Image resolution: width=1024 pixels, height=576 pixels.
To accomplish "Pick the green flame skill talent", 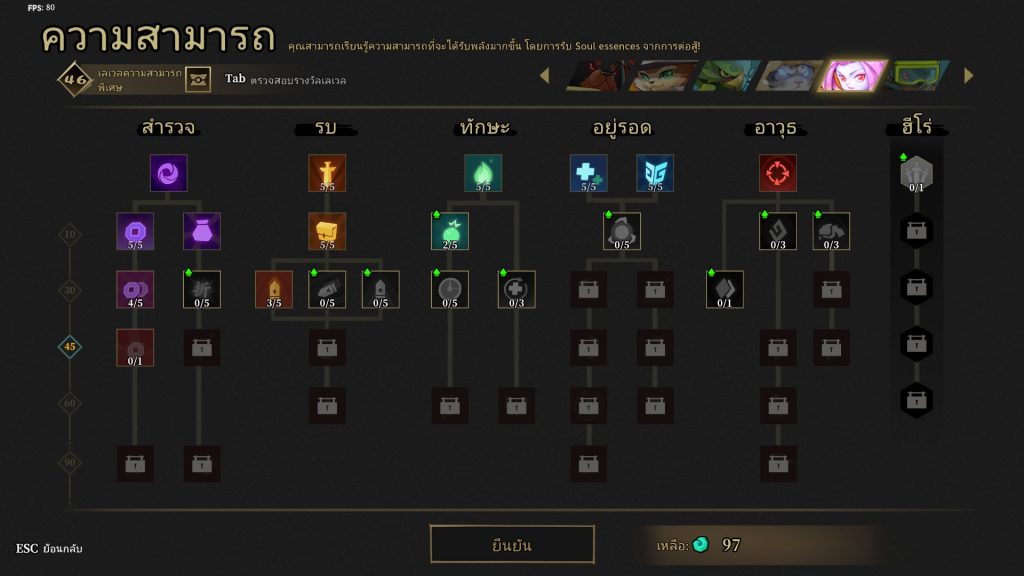I will (x=483, y=173).
